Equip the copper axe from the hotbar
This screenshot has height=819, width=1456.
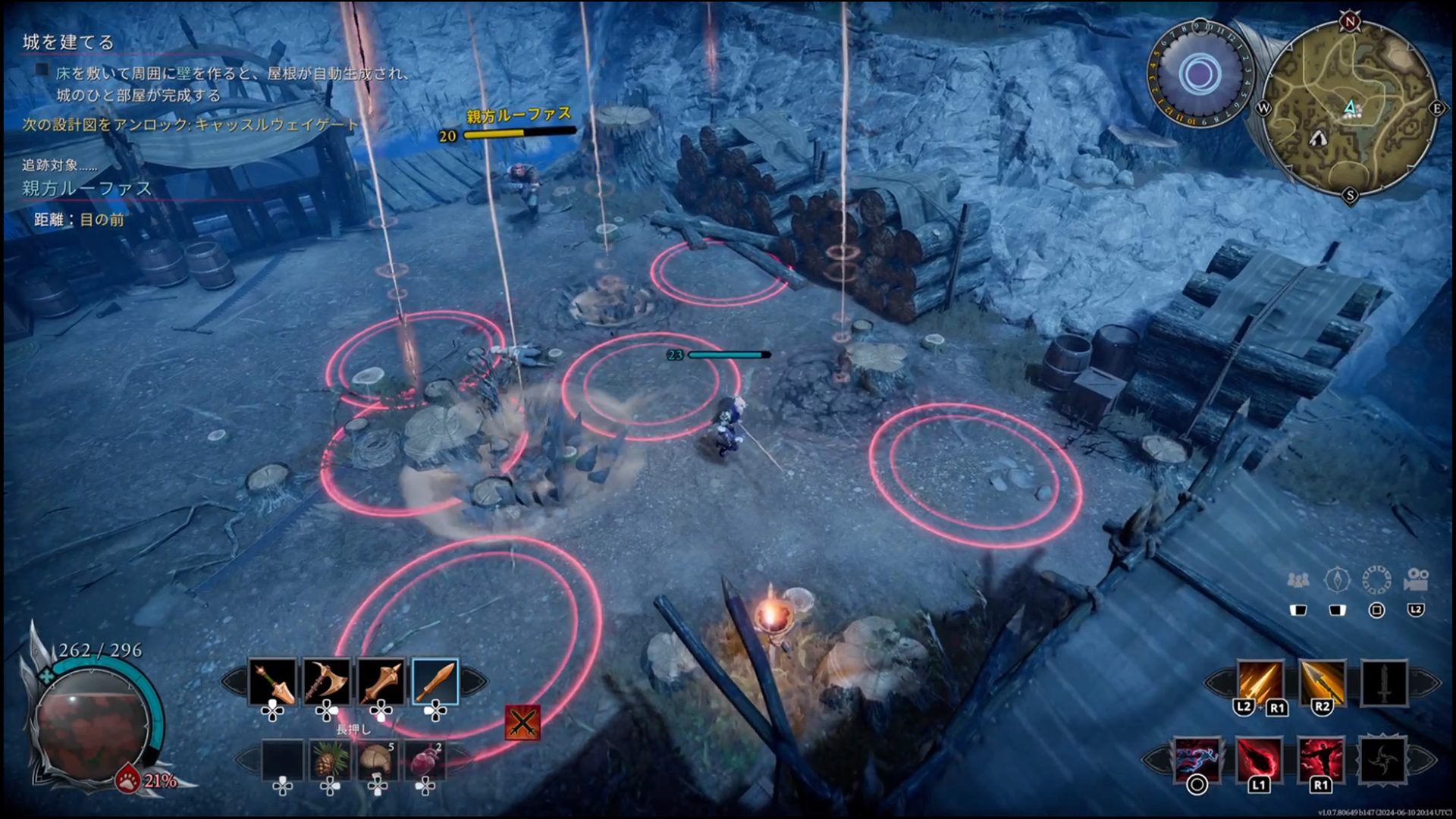click(328, 682)
